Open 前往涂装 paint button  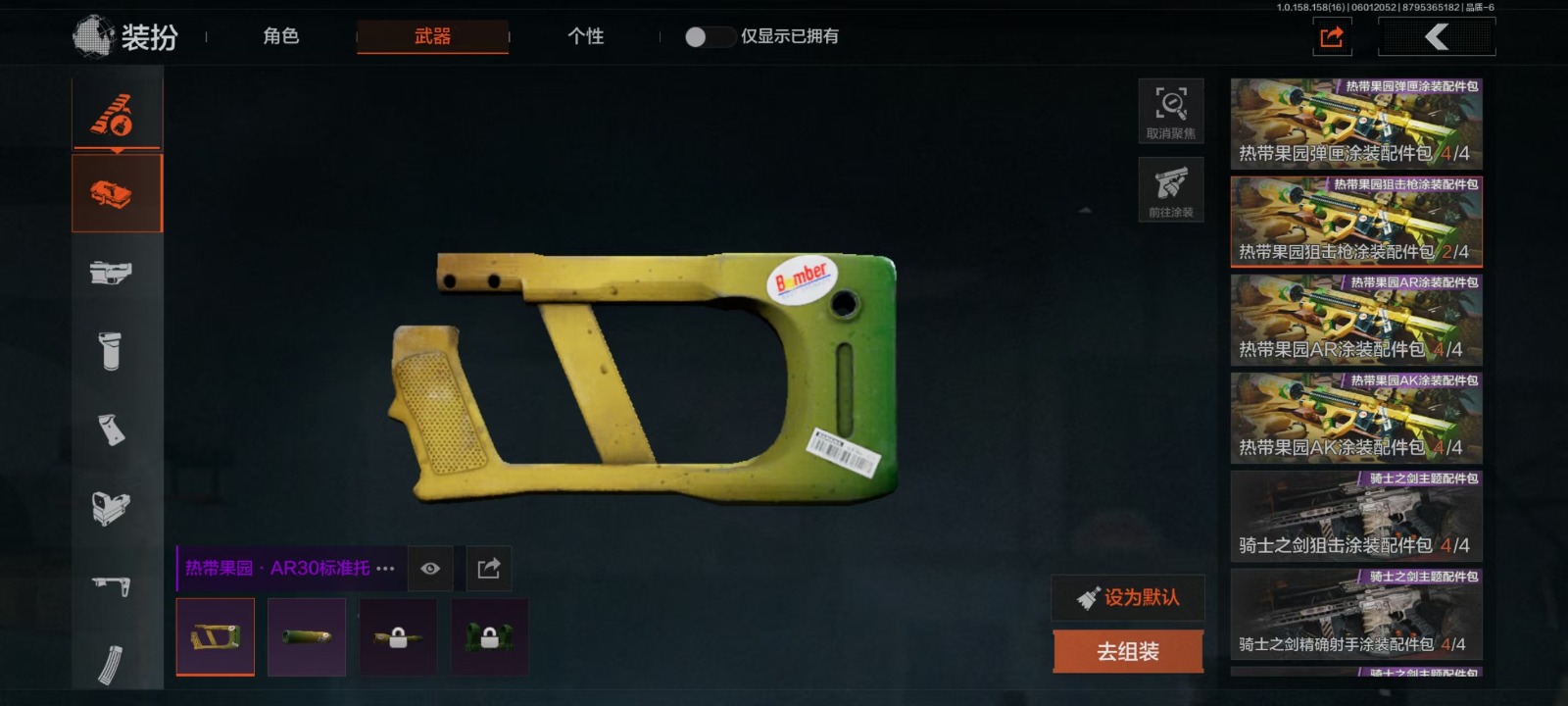point(1171,189)
